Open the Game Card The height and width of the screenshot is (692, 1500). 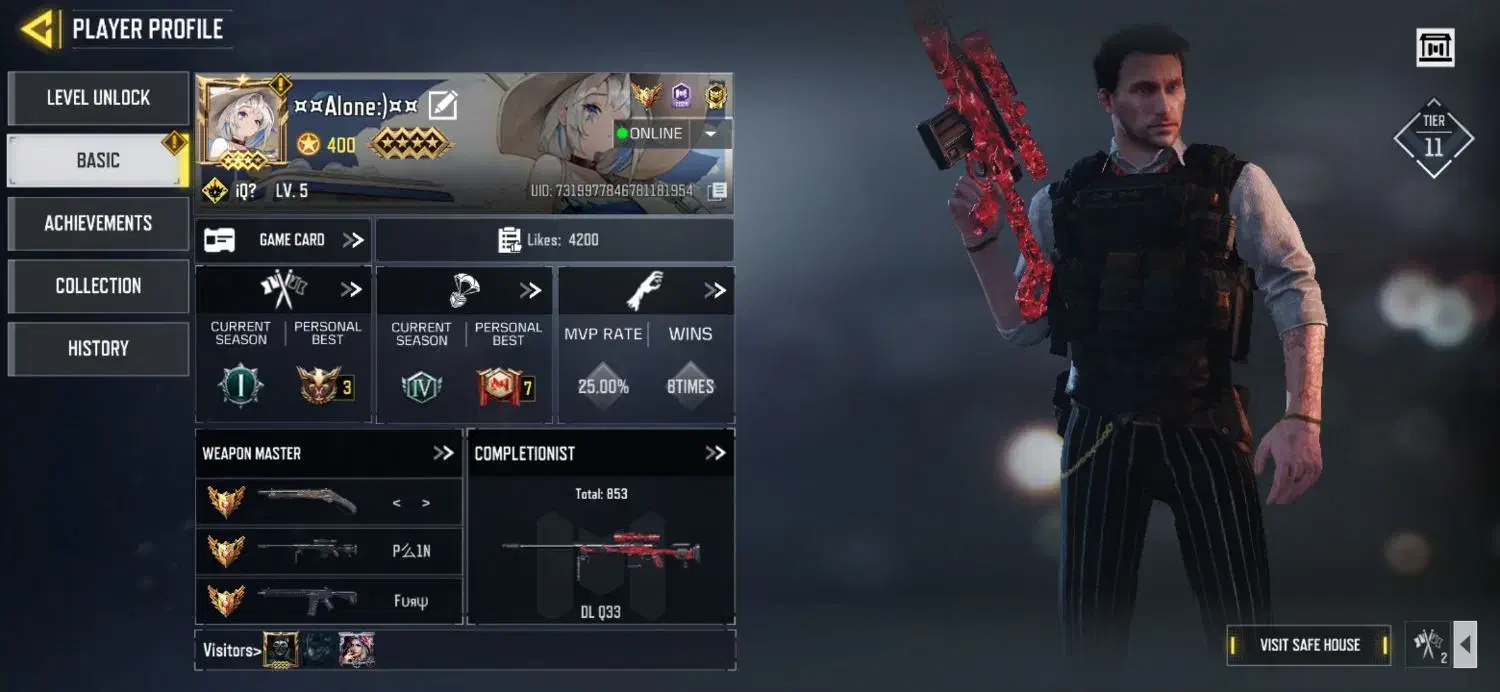tap(283, 240)
